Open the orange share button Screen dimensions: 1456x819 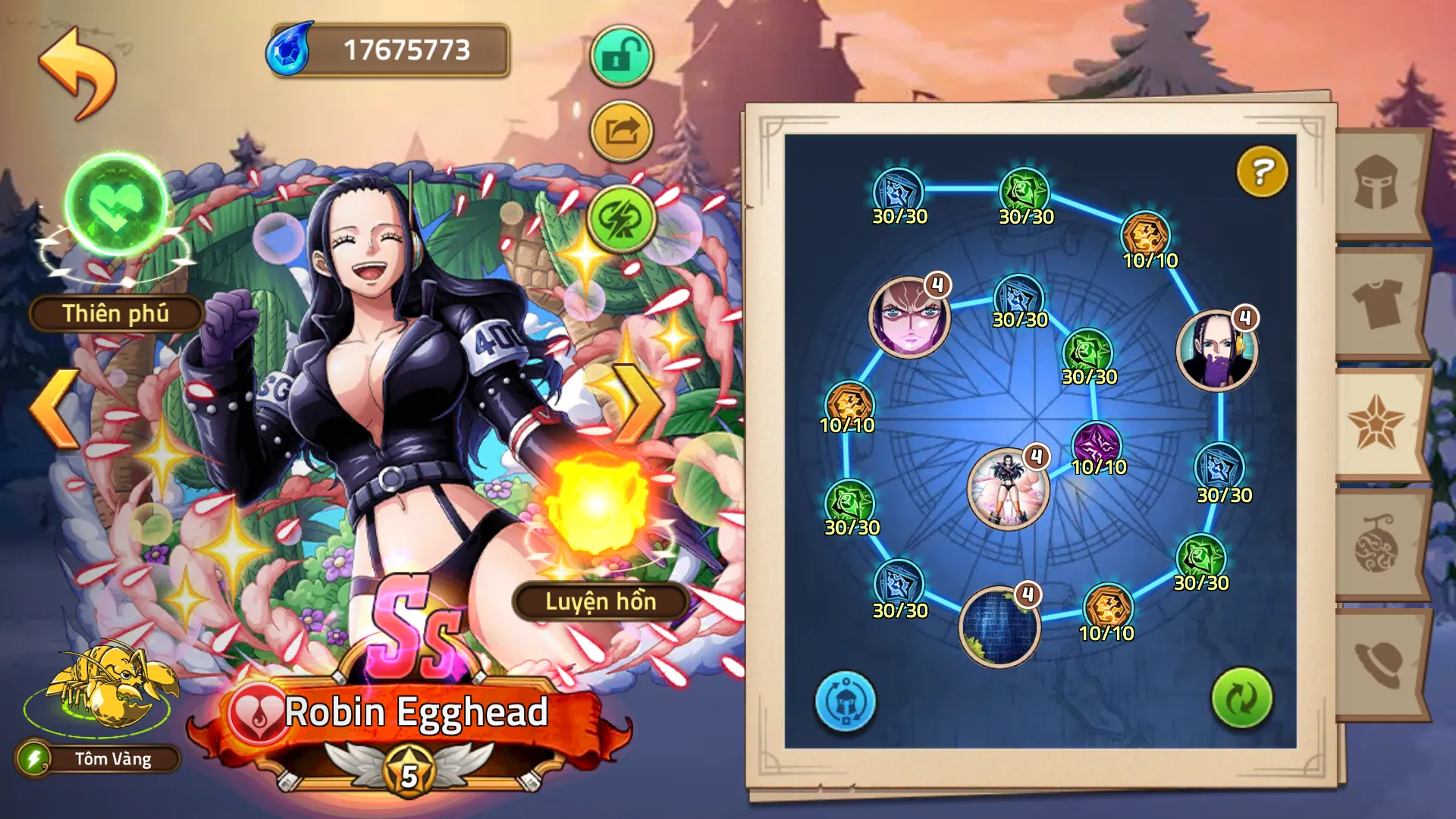(x=621, y=132)
